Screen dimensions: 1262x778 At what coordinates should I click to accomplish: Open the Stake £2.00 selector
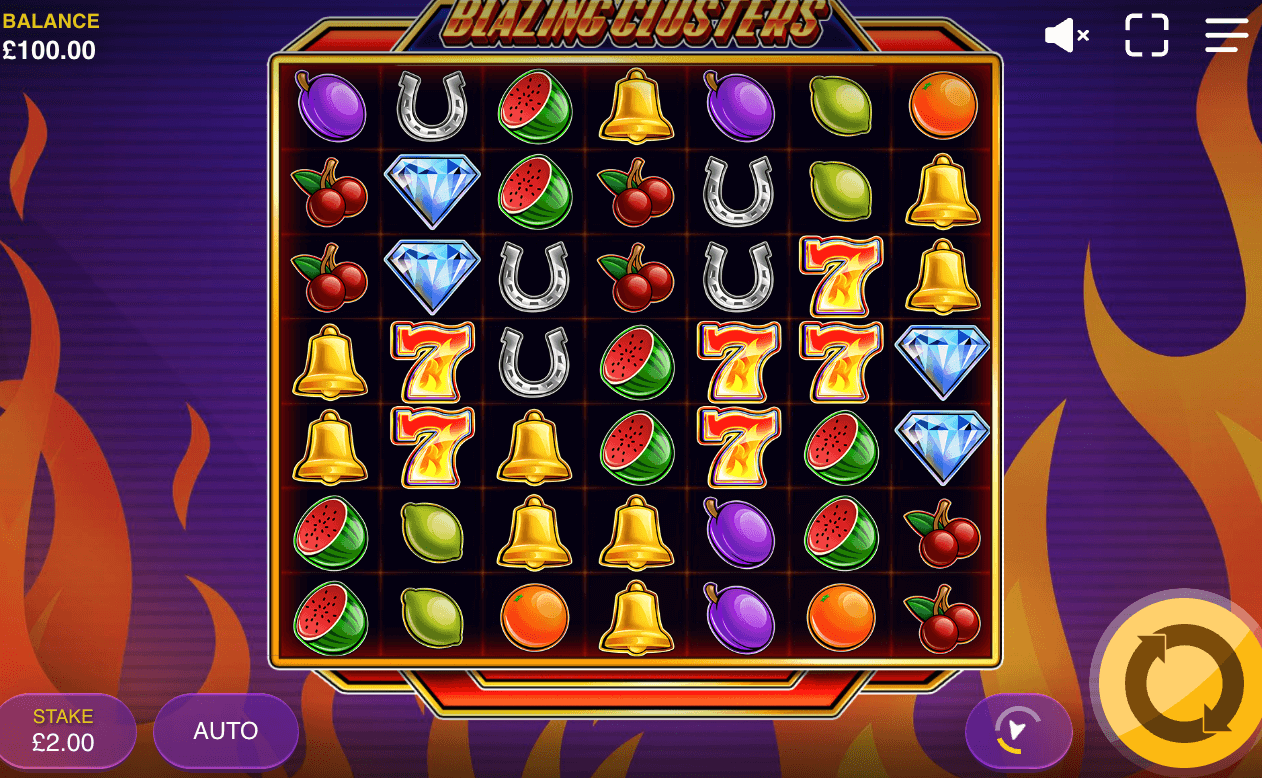64,731
